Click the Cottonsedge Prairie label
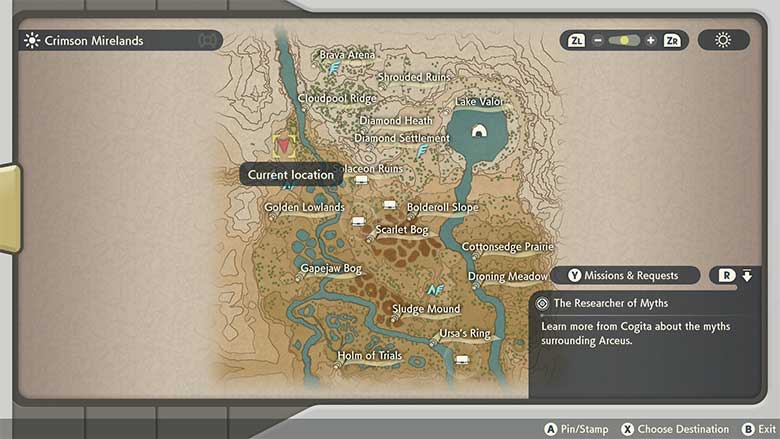Screen dimensions: 780x439 pyautogui.click(x=507, y=246)
